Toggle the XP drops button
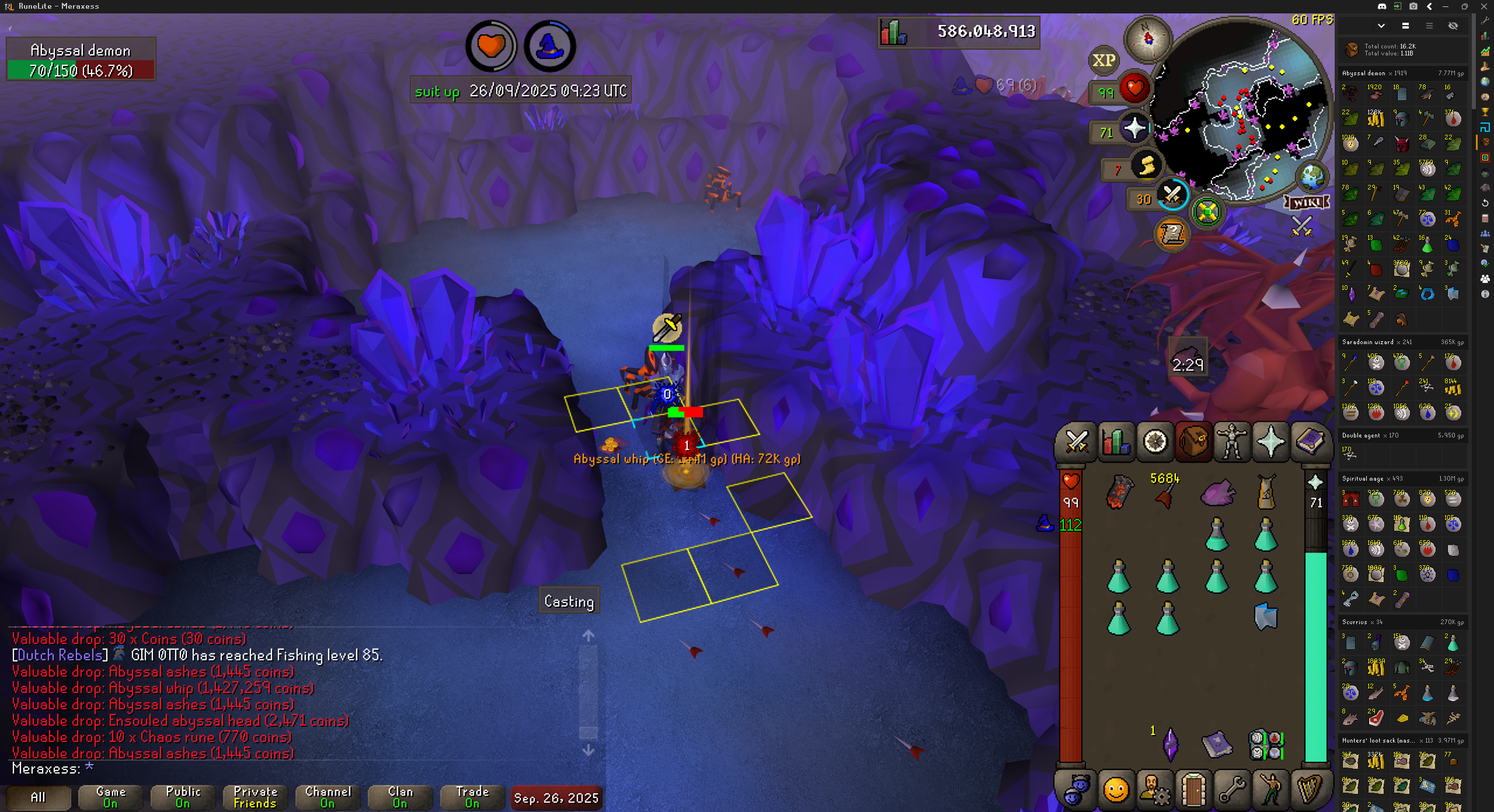Screen dimensions: 1494x812 tap(1104, 60)
